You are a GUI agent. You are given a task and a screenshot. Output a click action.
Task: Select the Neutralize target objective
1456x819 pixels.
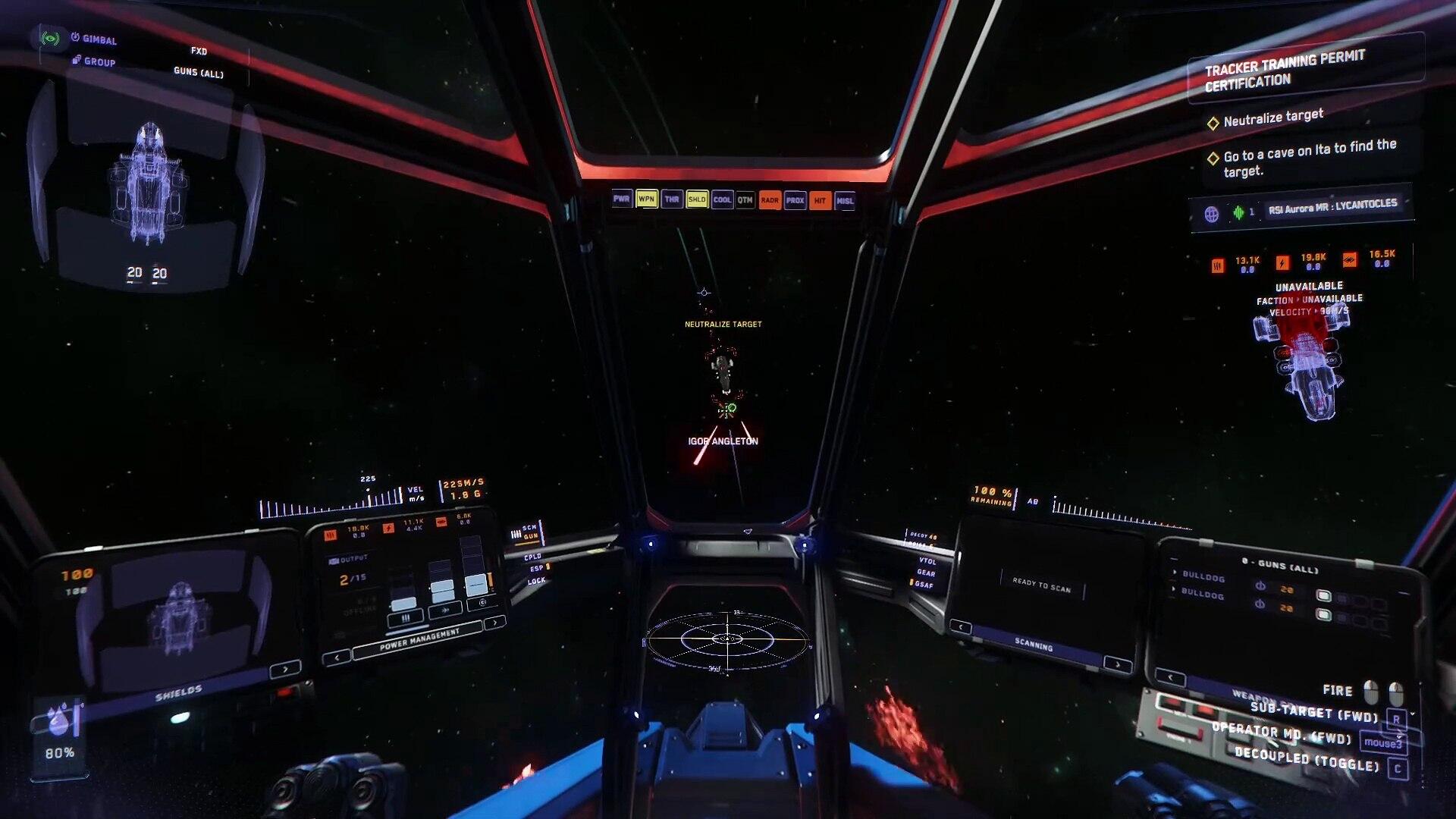click(1273, 118)
